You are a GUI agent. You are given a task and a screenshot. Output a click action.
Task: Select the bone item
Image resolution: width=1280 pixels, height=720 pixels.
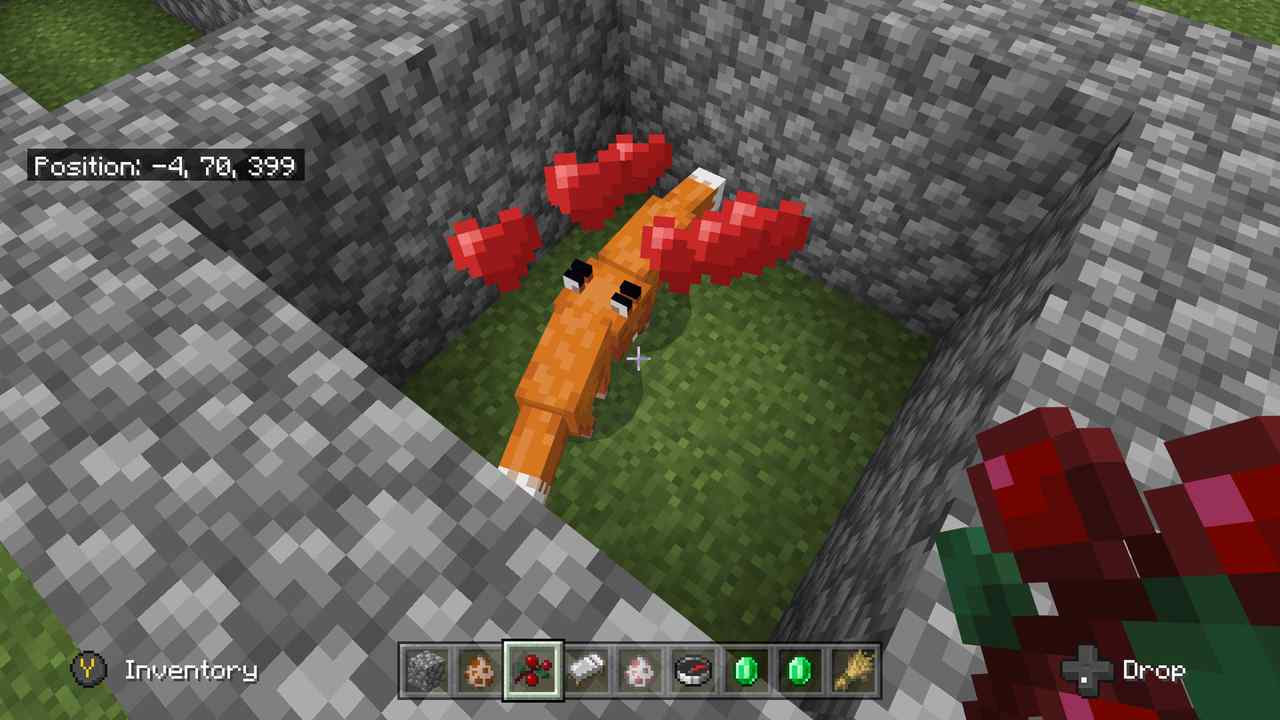tap(587, 670)
